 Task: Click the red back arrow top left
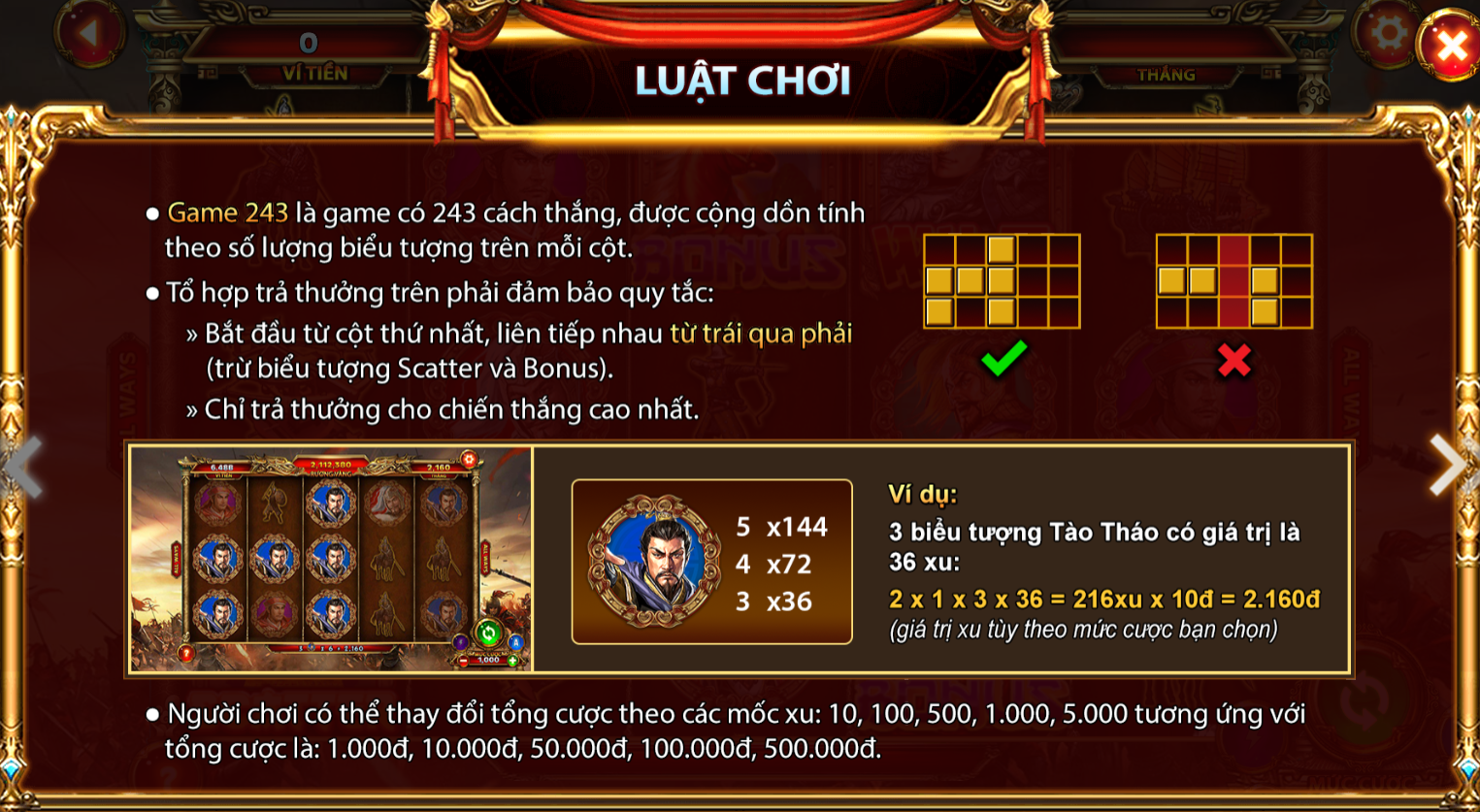click(x=92, y=32)
